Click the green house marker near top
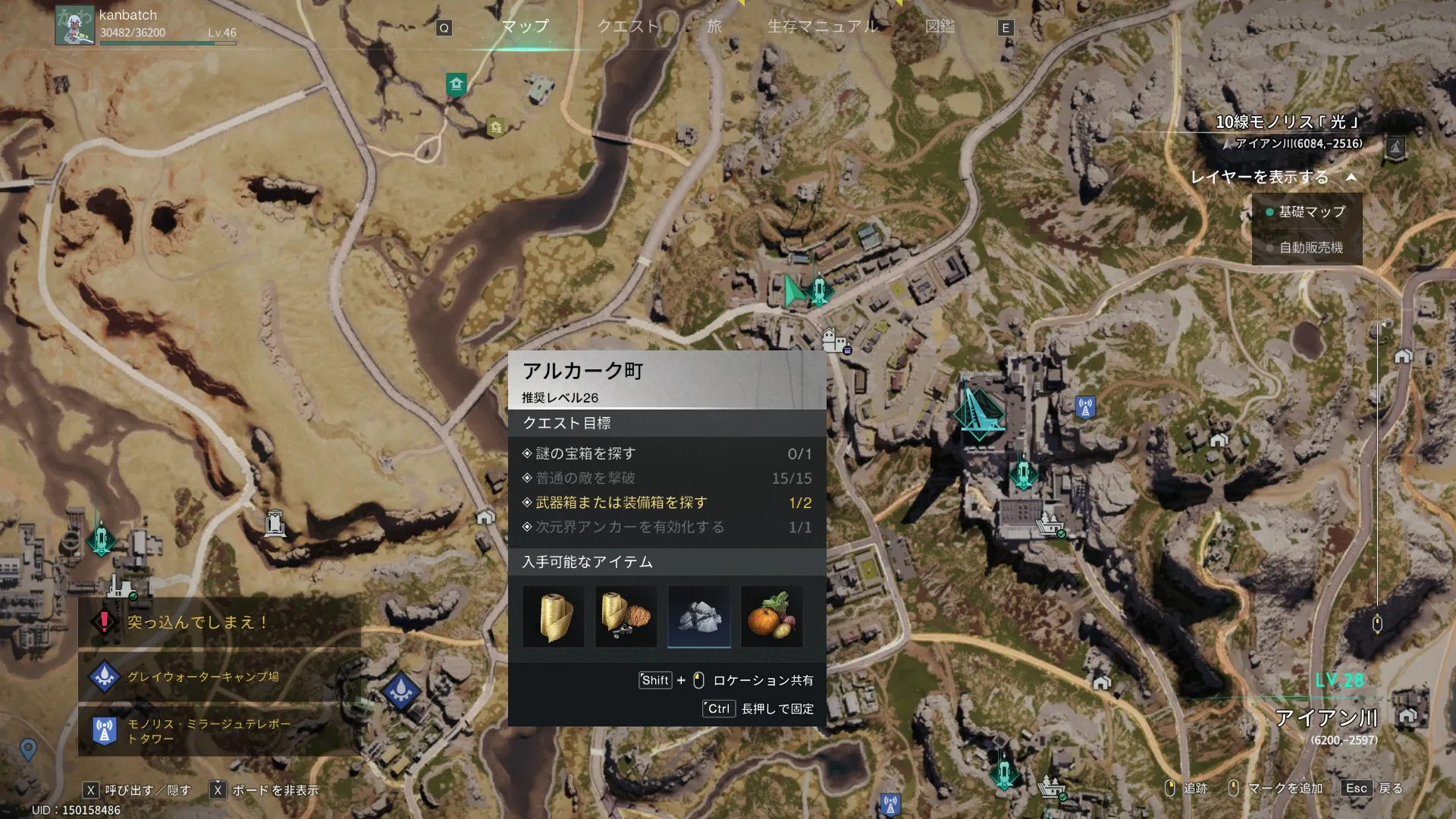 pos(456,83)
